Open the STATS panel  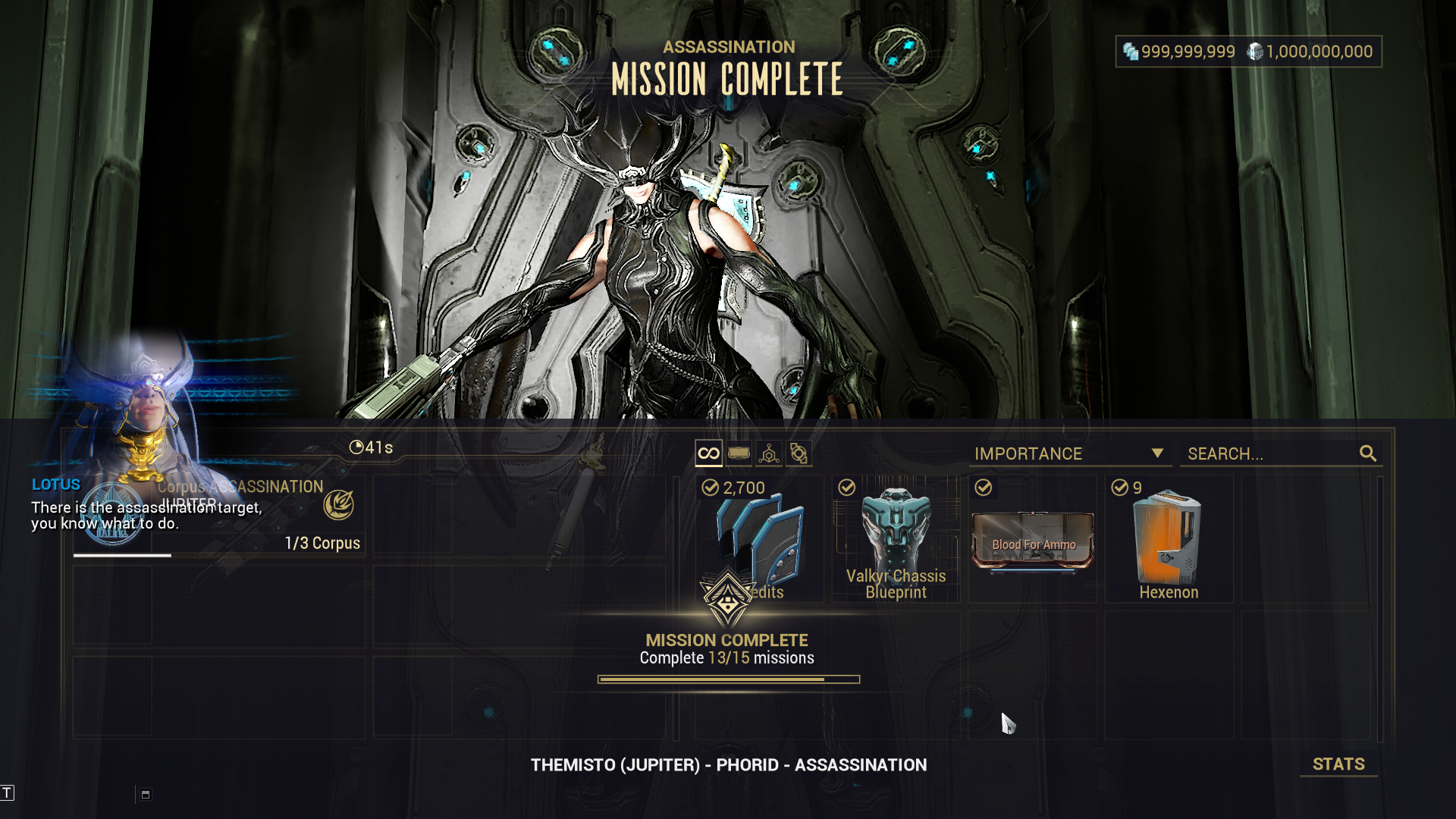point(1338,764)
